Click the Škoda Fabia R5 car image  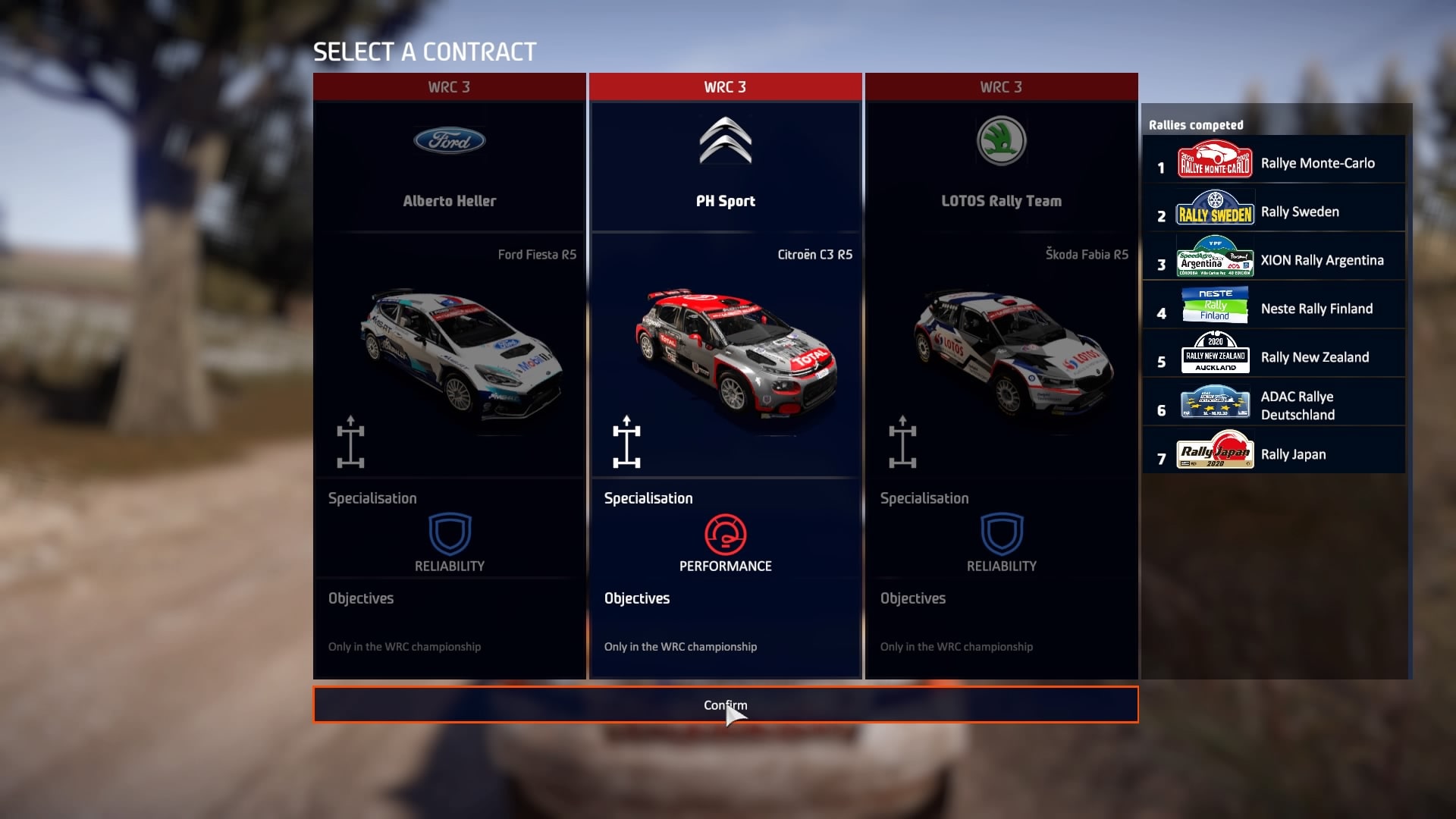[x=1012, y=353]
